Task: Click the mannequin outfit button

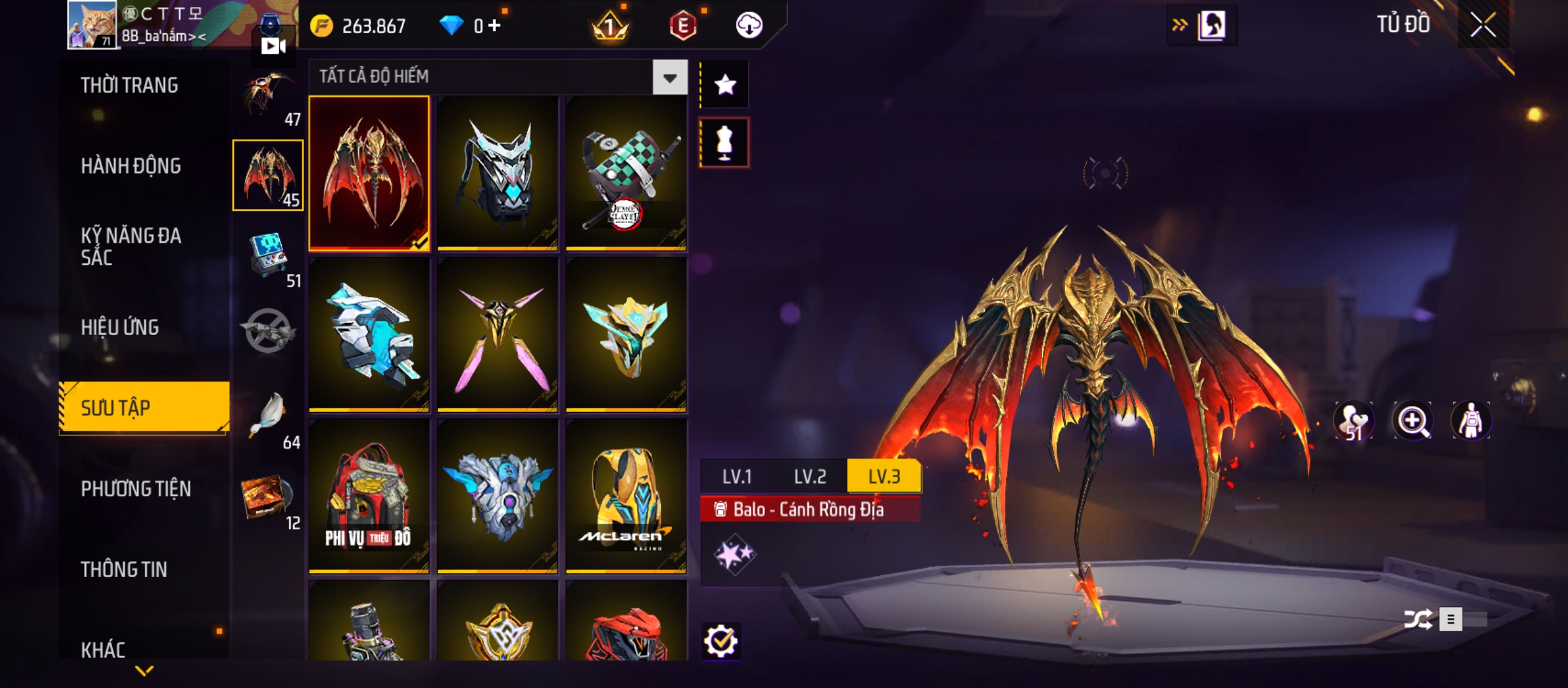Action: point(725,143)
